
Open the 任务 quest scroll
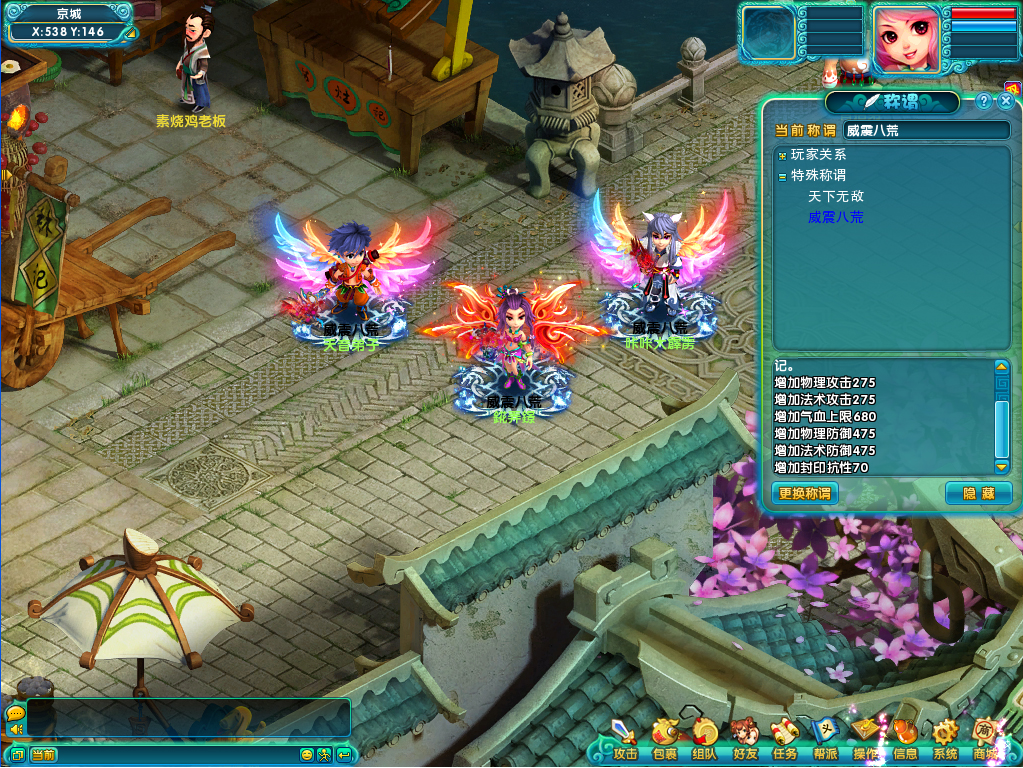coord(784,740)
